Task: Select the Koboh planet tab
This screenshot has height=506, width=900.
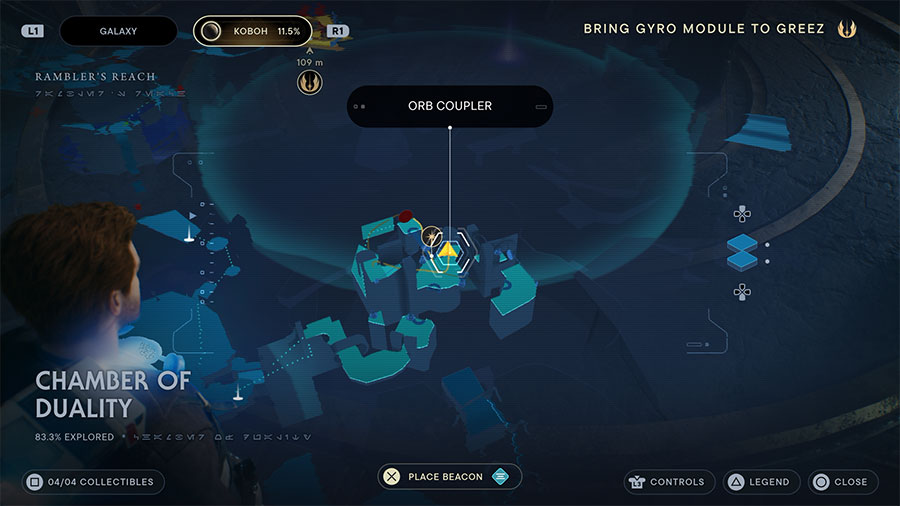Action: coord(253,31)
